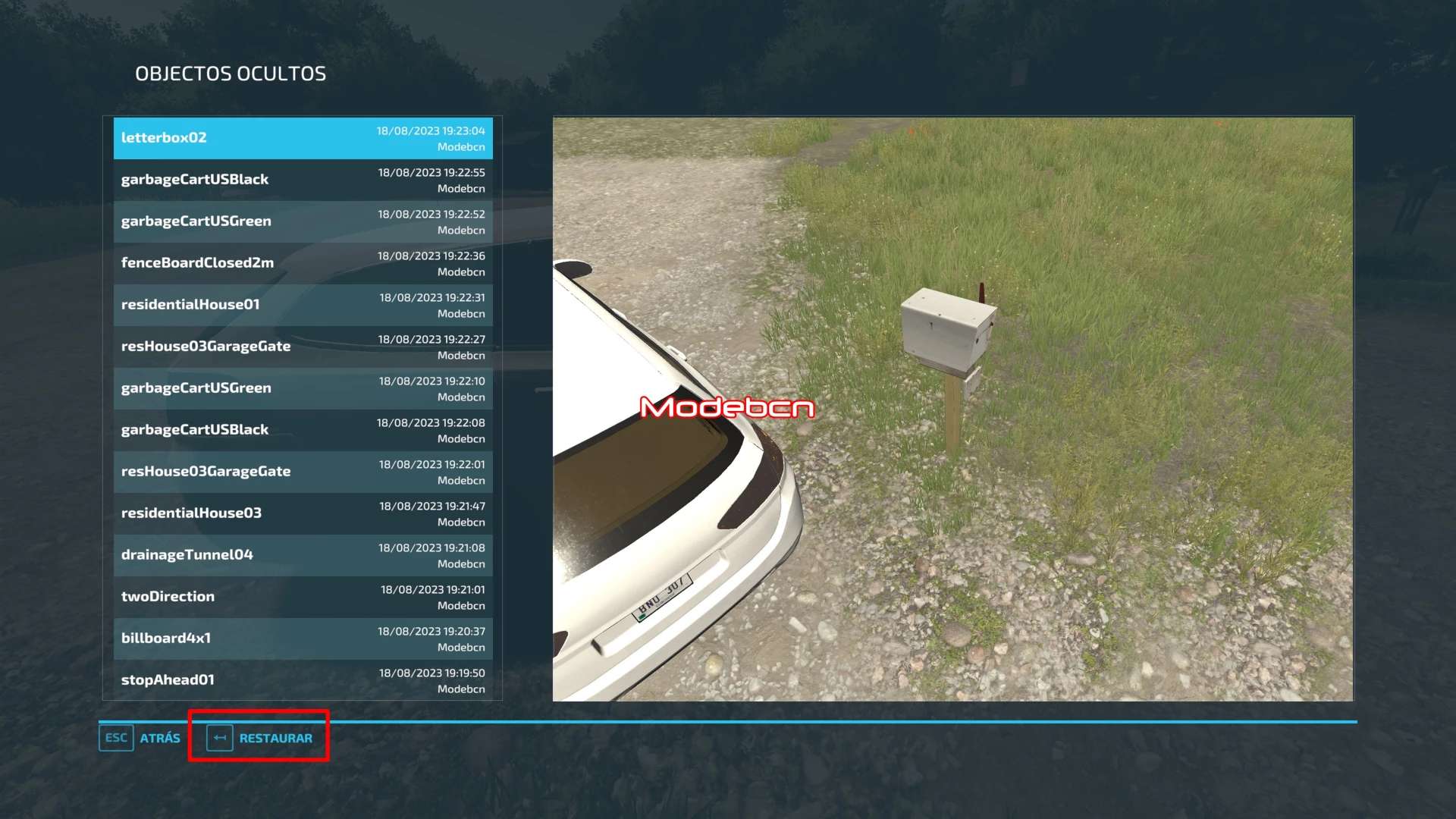1456x819 pixels.
Task: Select resHouse03GarageGate hidden at 19:22:27
Action: pyautogui.click(x=303, y=347)
